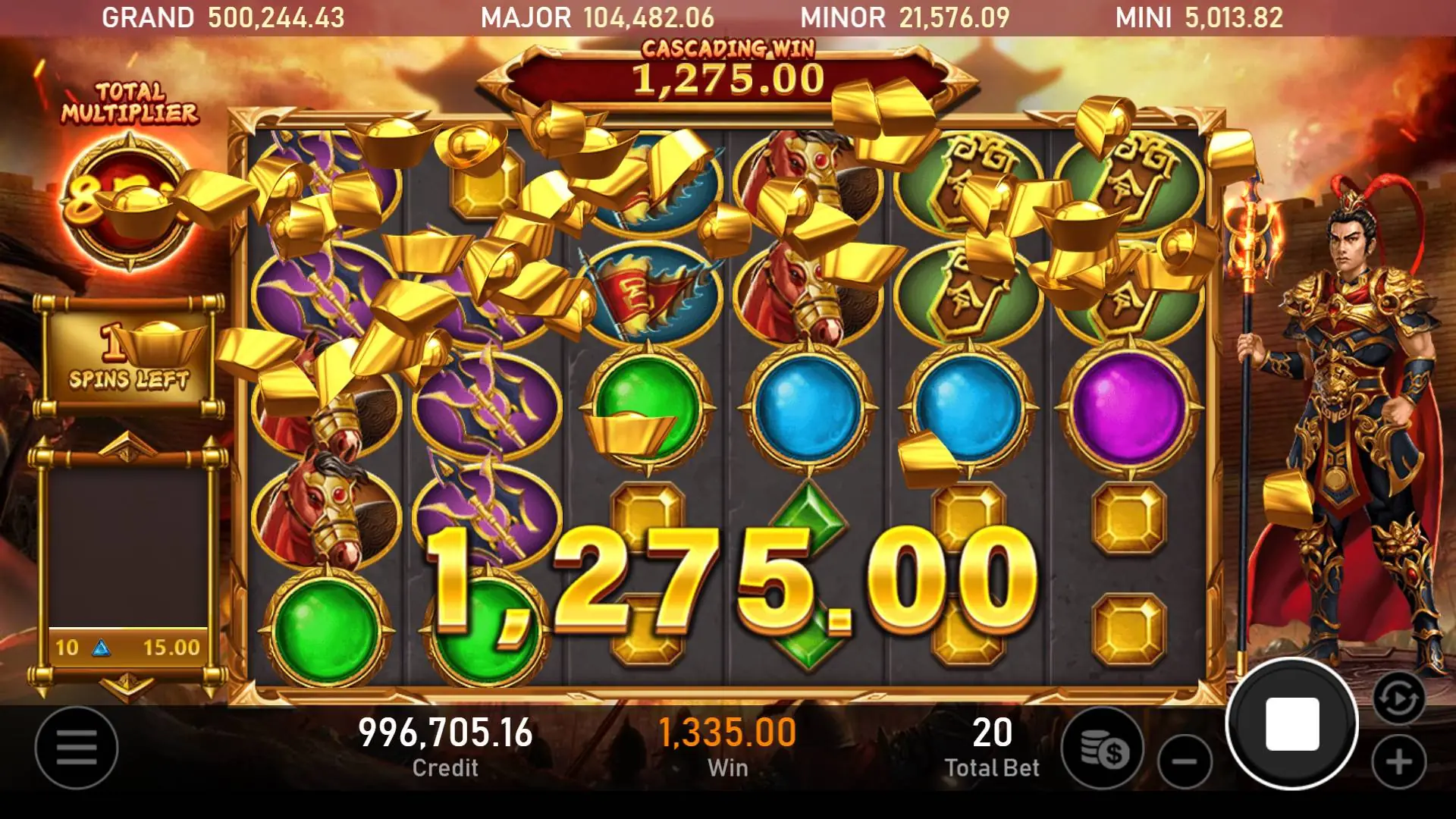
Task: Increase total bet with plus button
Action: coord(1399,761)
